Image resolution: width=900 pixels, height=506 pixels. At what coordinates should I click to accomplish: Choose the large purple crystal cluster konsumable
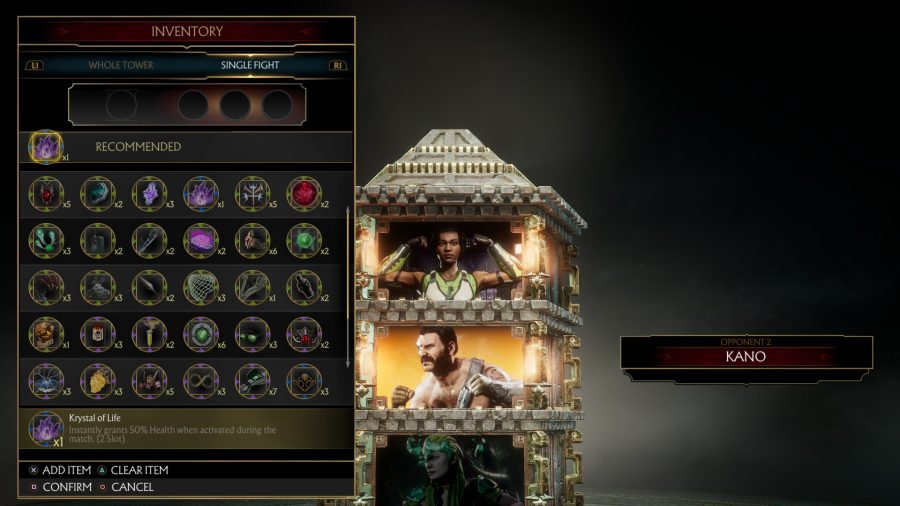[x=201, y=193]
